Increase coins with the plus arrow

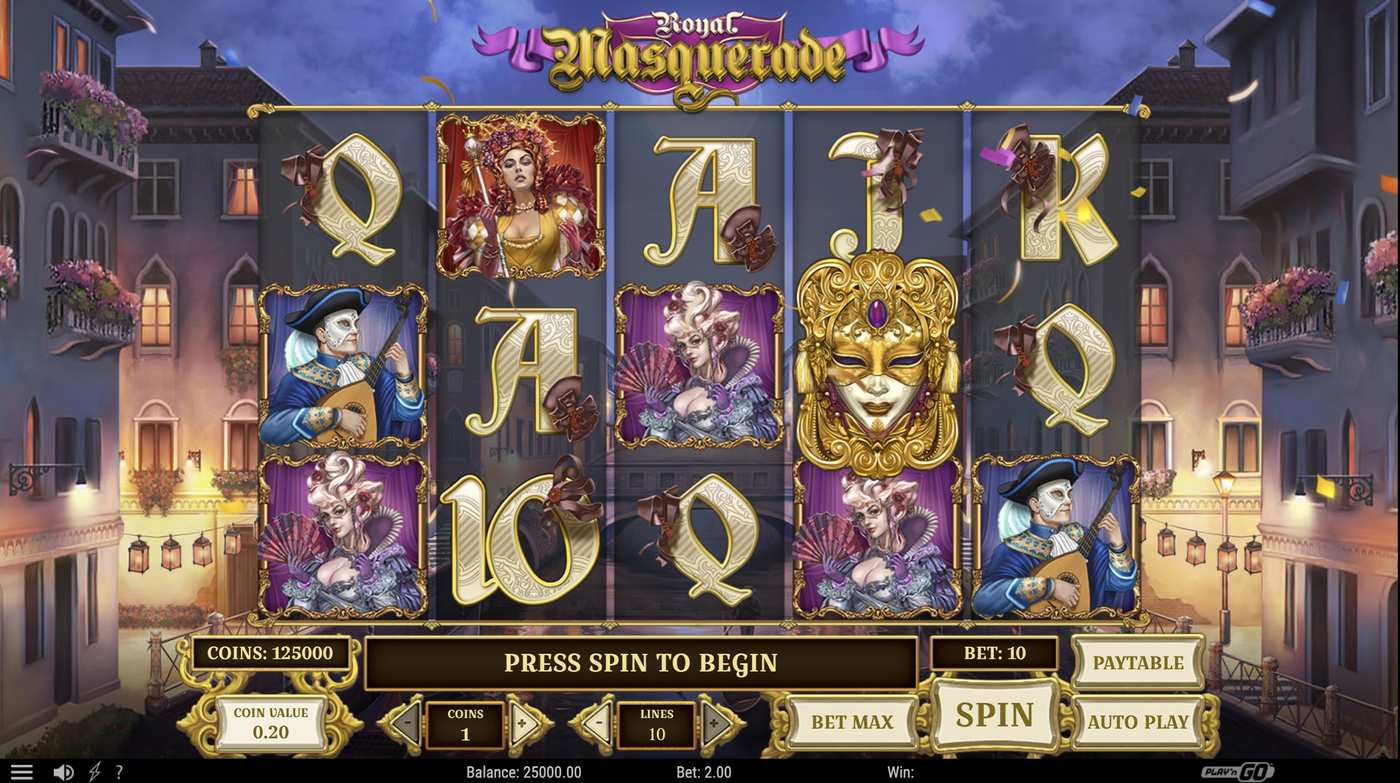tap(522, 721)
